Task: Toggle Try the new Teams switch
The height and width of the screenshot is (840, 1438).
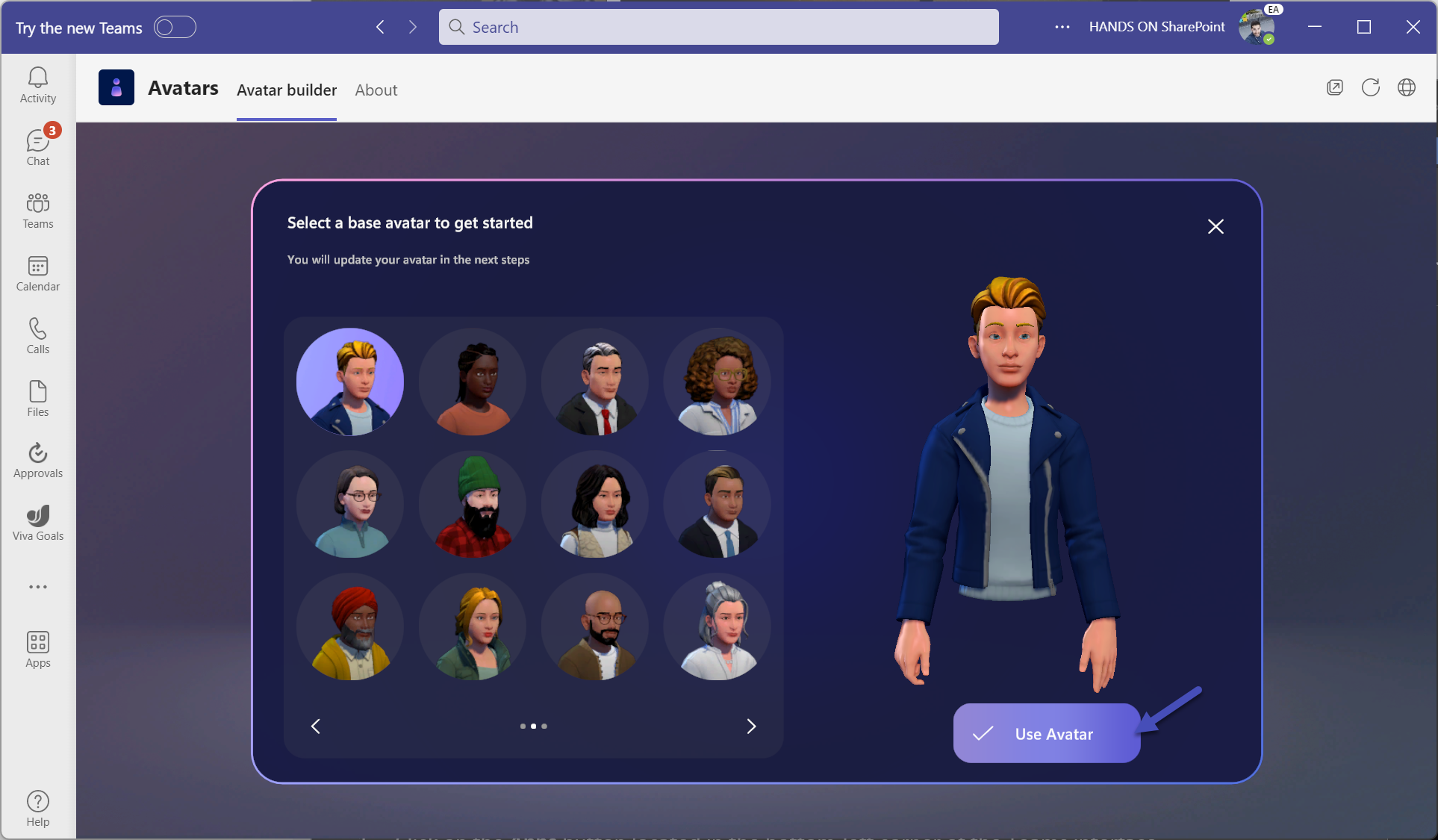Action: click(175, 27)
